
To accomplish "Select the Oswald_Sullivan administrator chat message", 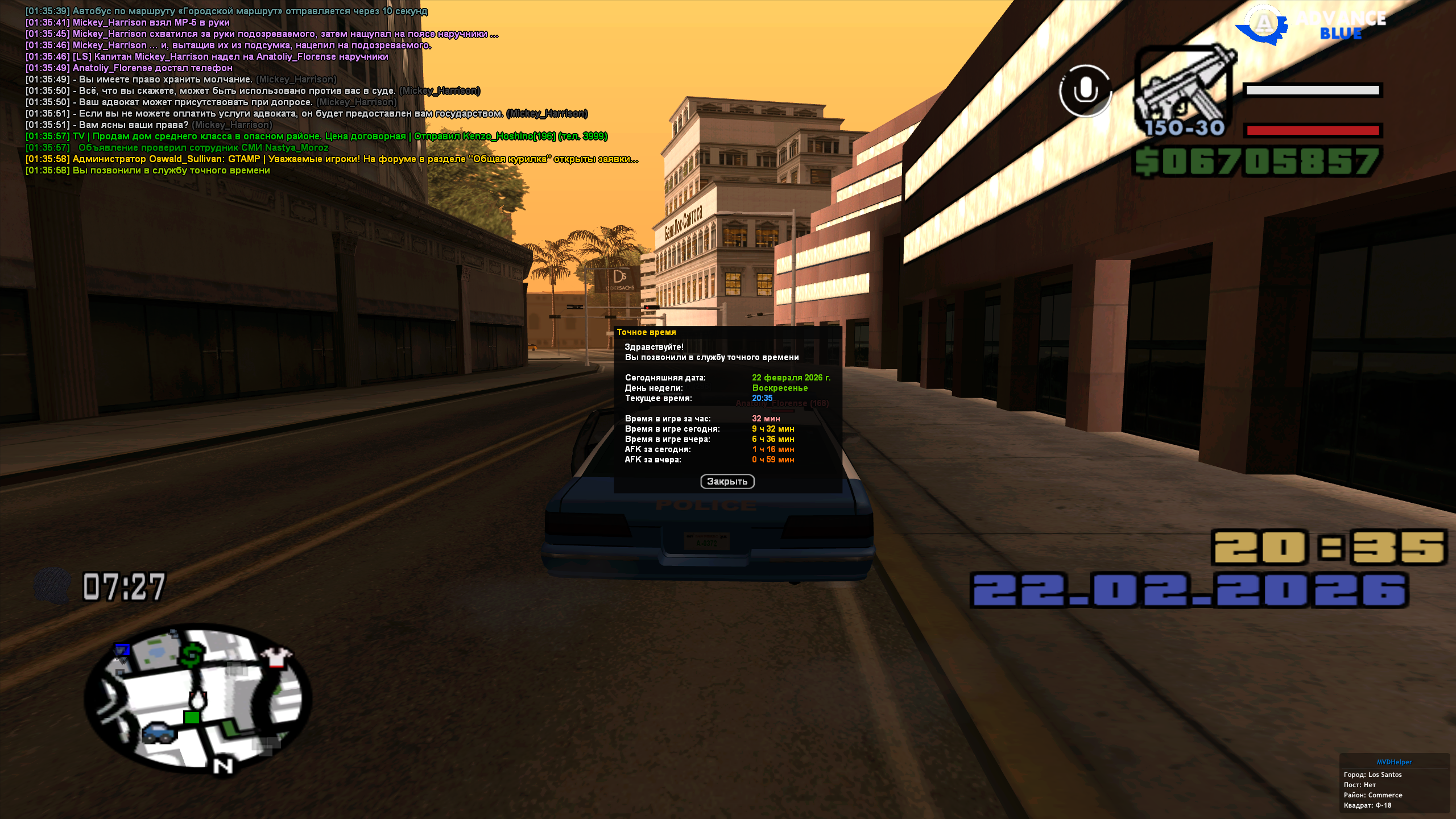I will 332,159.
